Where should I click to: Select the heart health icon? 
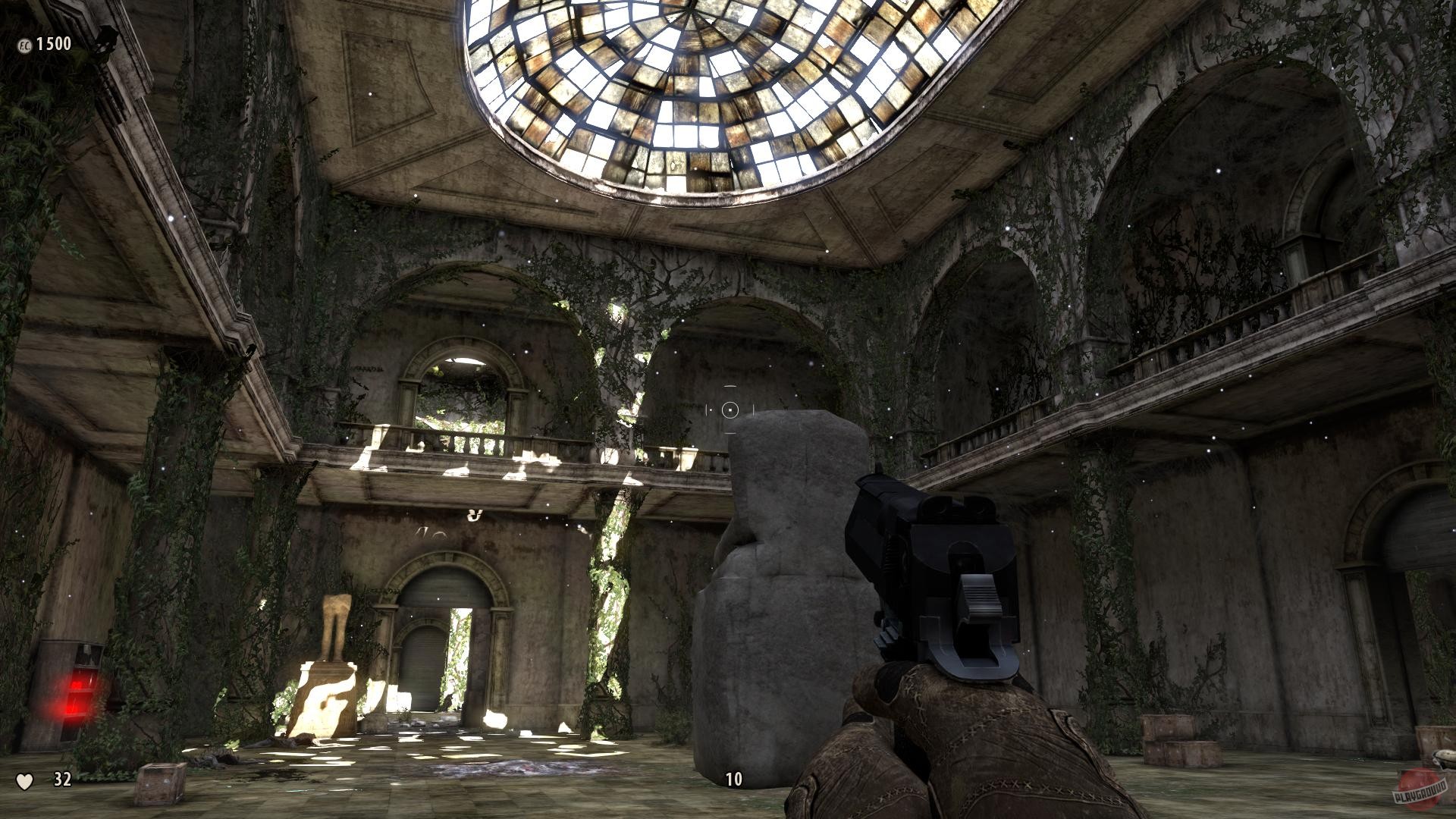click(x=25, y=780)
